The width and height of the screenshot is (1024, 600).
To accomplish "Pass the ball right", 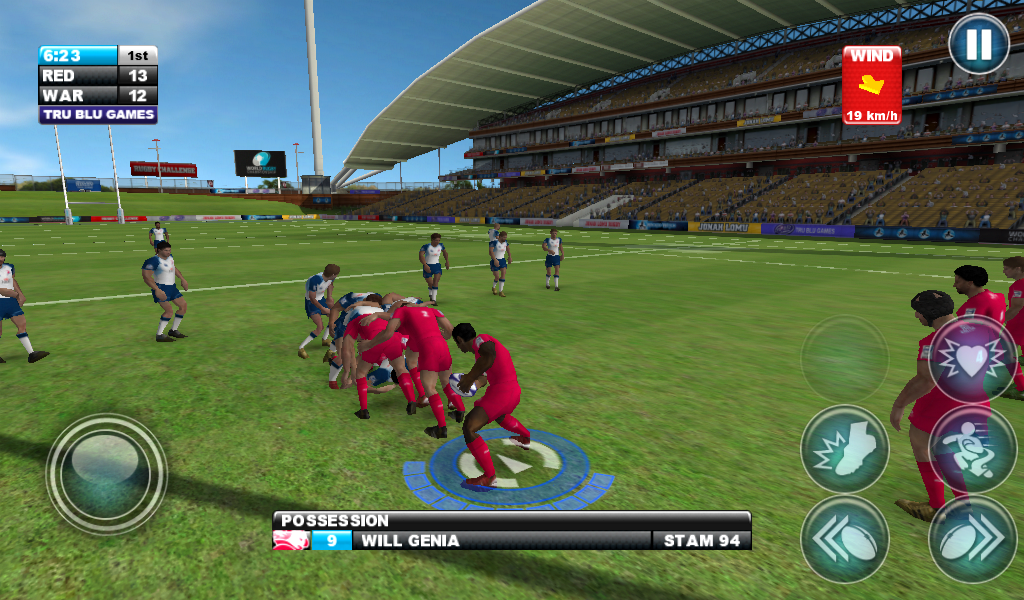I will coord(973,539).
